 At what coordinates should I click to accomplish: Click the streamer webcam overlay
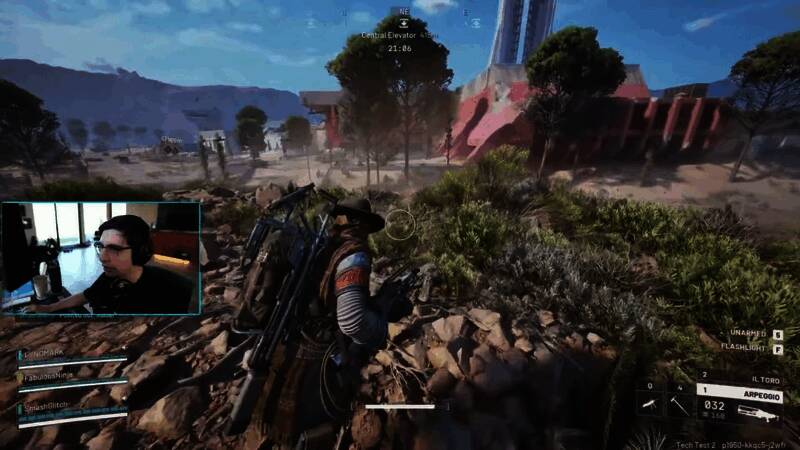pos(101,258)
